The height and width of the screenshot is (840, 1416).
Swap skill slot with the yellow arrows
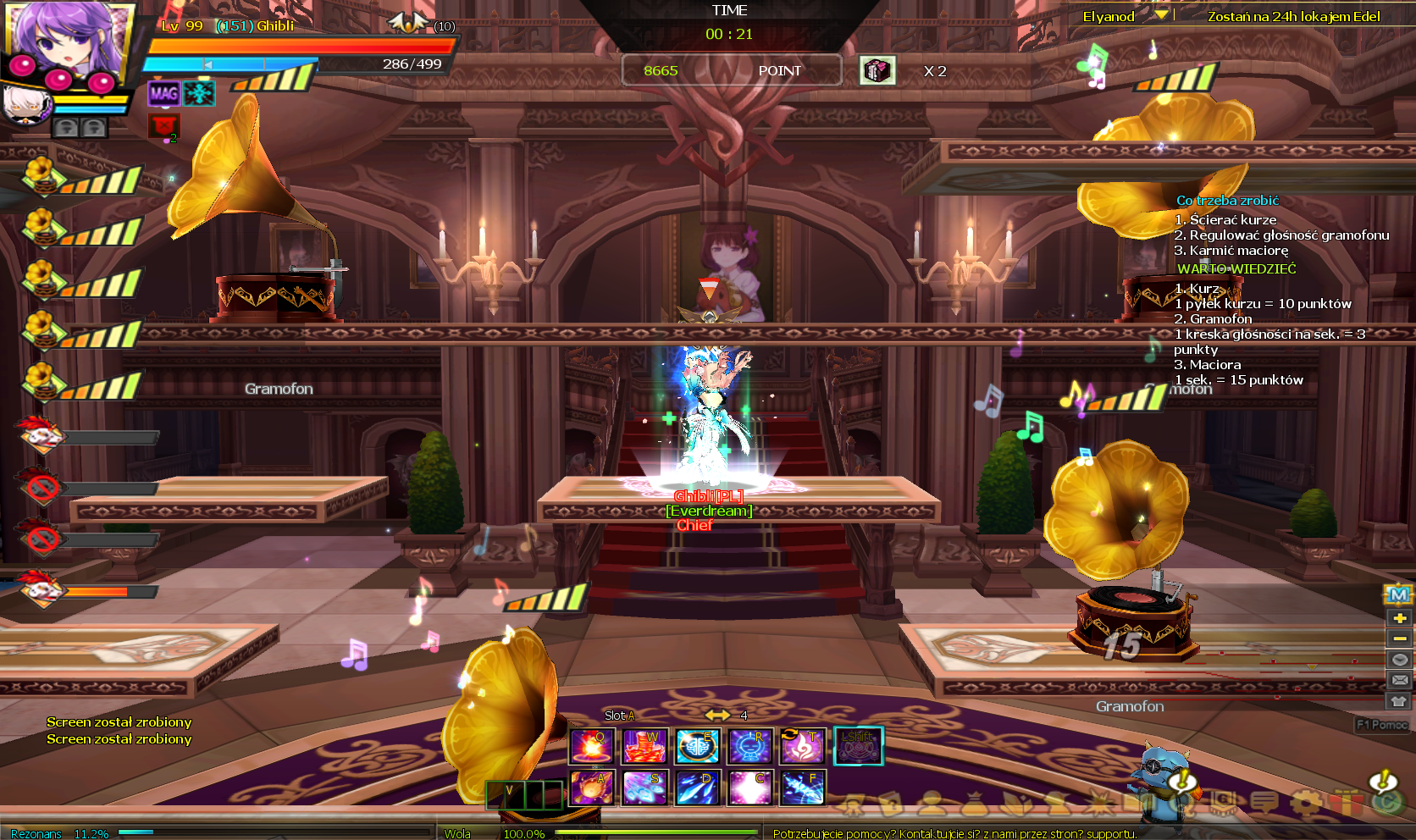click(x=717, y=716)
